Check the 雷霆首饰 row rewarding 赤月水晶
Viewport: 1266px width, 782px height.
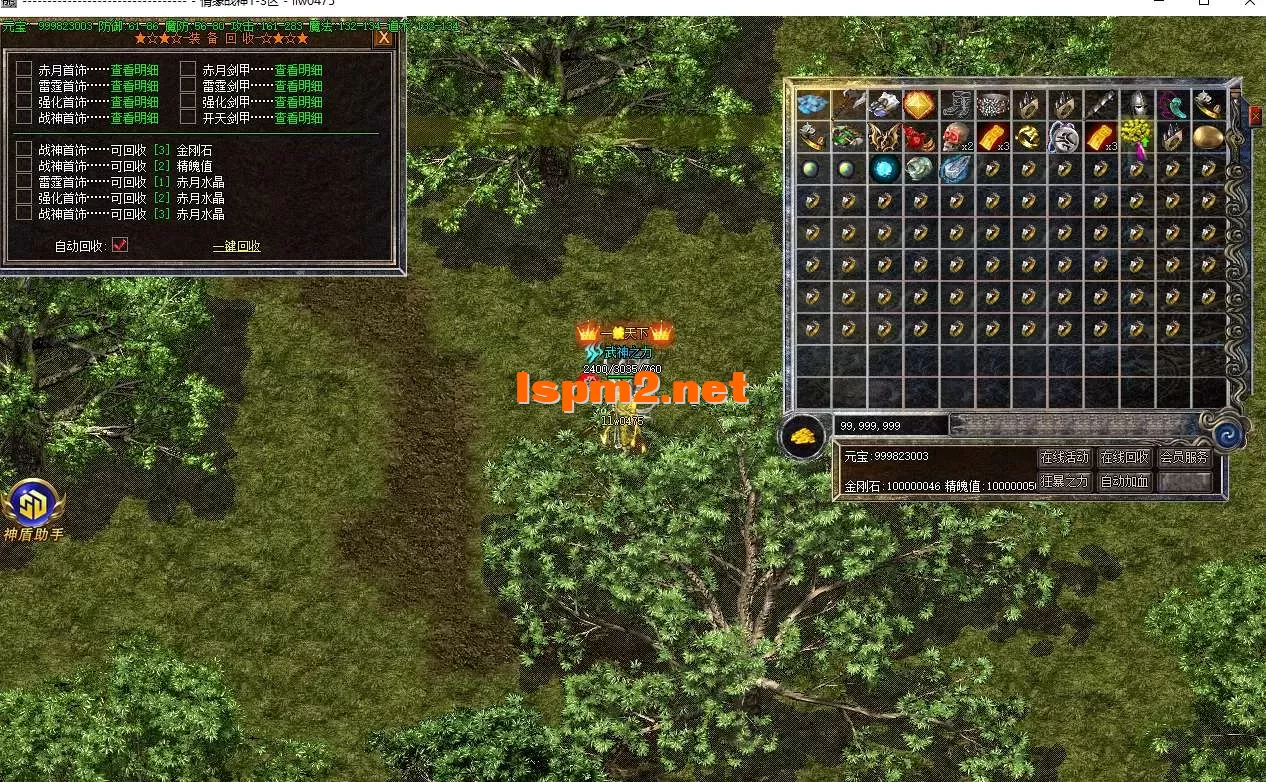click(x=24, y=181)
